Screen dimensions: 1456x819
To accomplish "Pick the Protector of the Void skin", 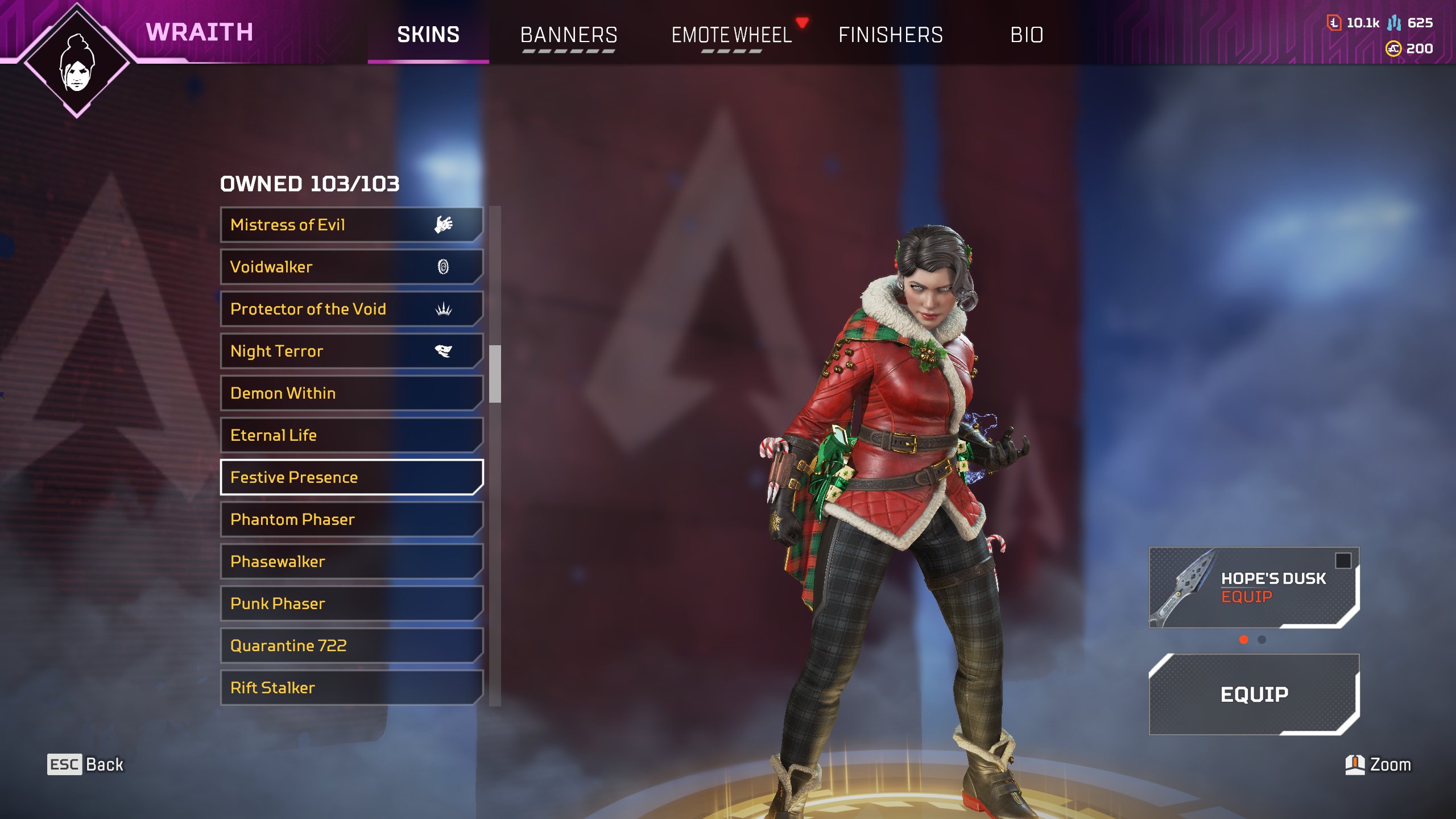I will point(351,309).
